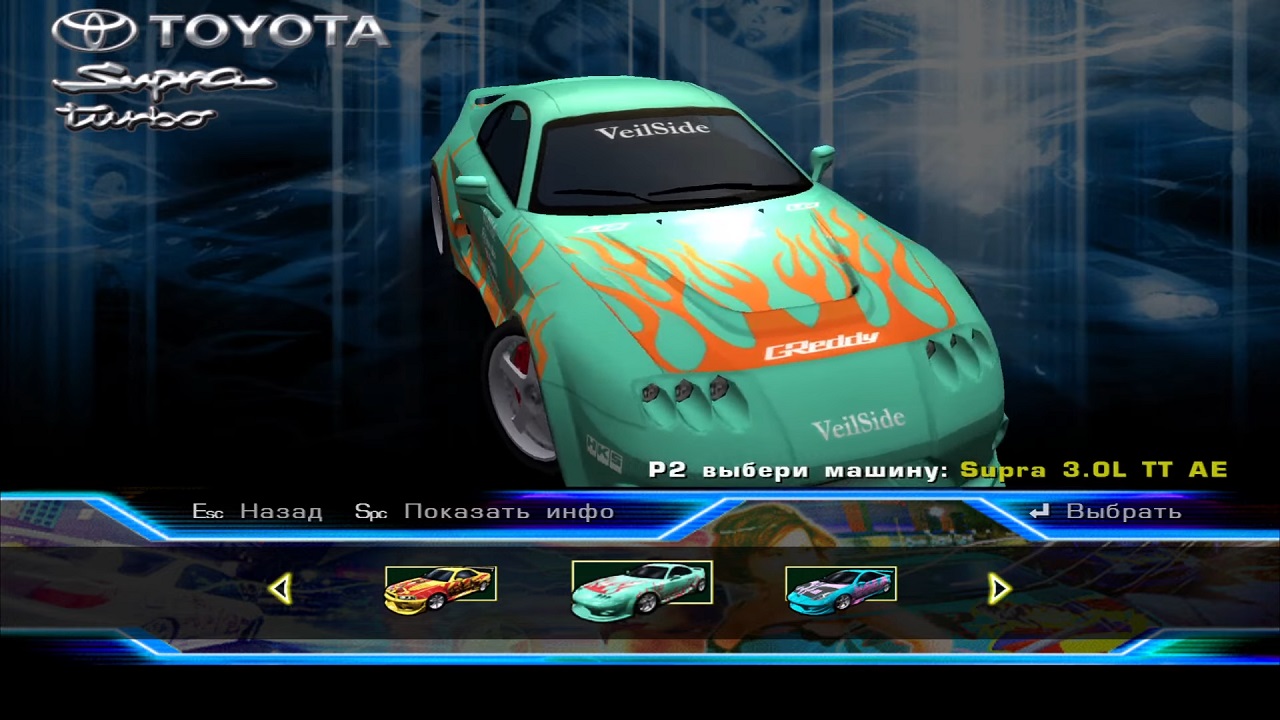Select the yellow flame car thumbnail
Screen dimensions: 1280x720
pos(441,589)
